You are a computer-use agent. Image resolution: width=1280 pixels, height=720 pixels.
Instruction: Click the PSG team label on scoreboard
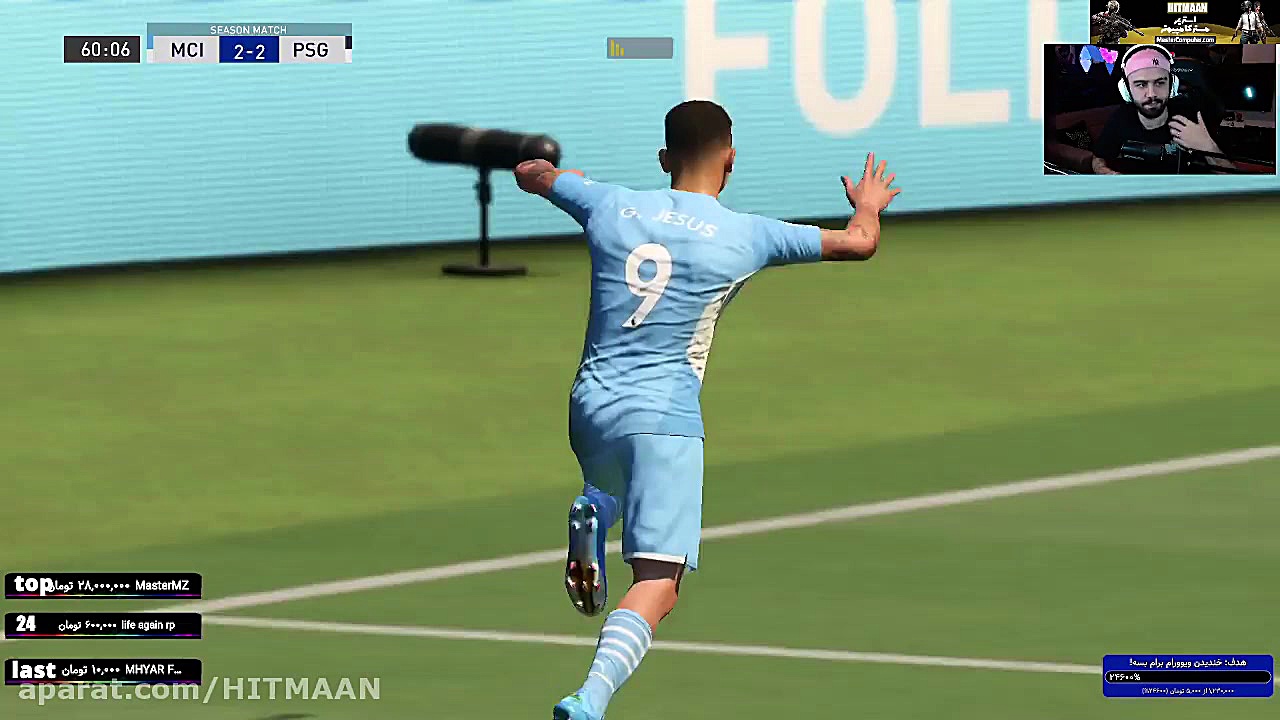tap(310, 50)
